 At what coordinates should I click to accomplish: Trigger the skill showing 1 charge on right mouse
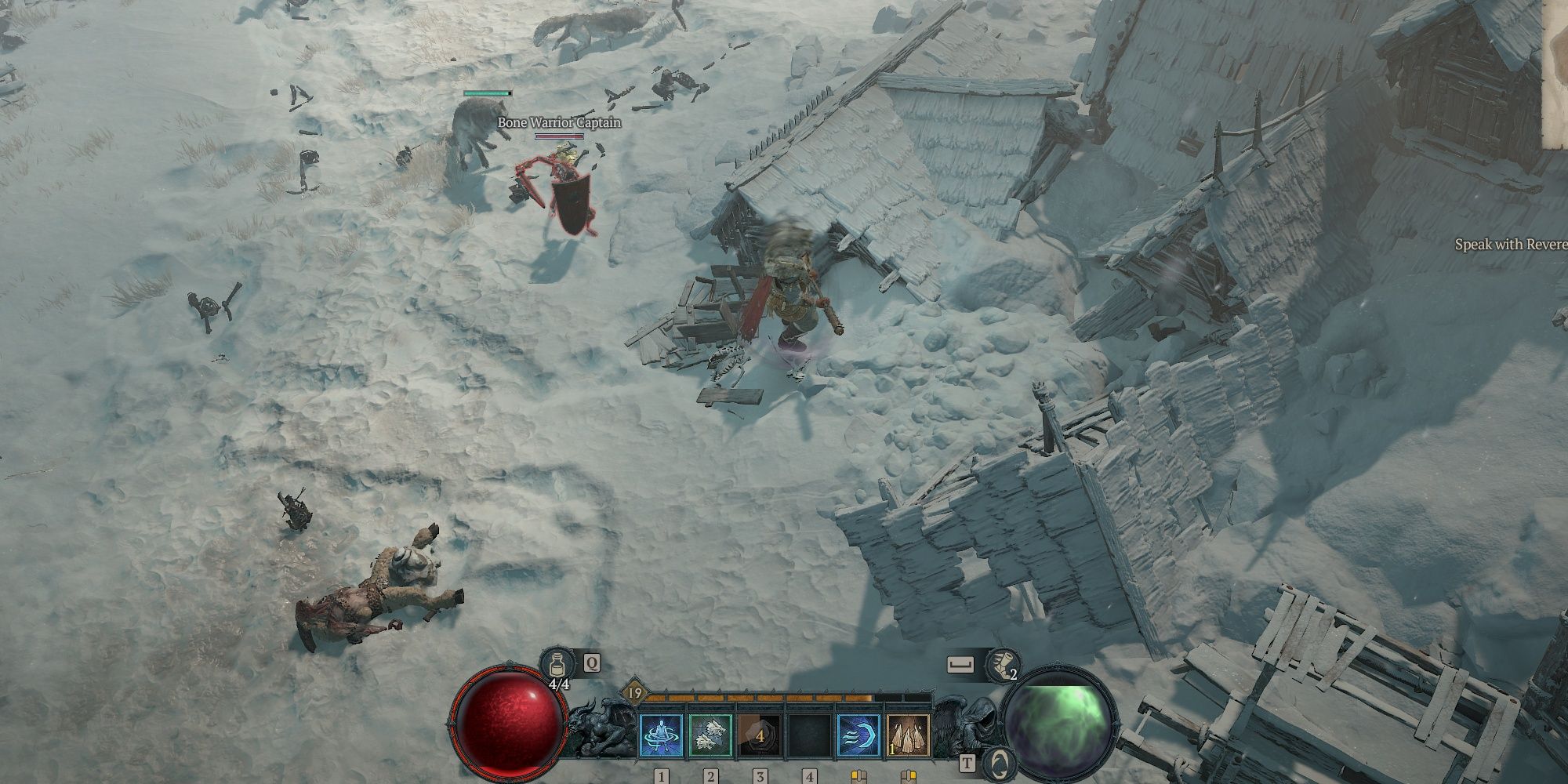(906, 735)
